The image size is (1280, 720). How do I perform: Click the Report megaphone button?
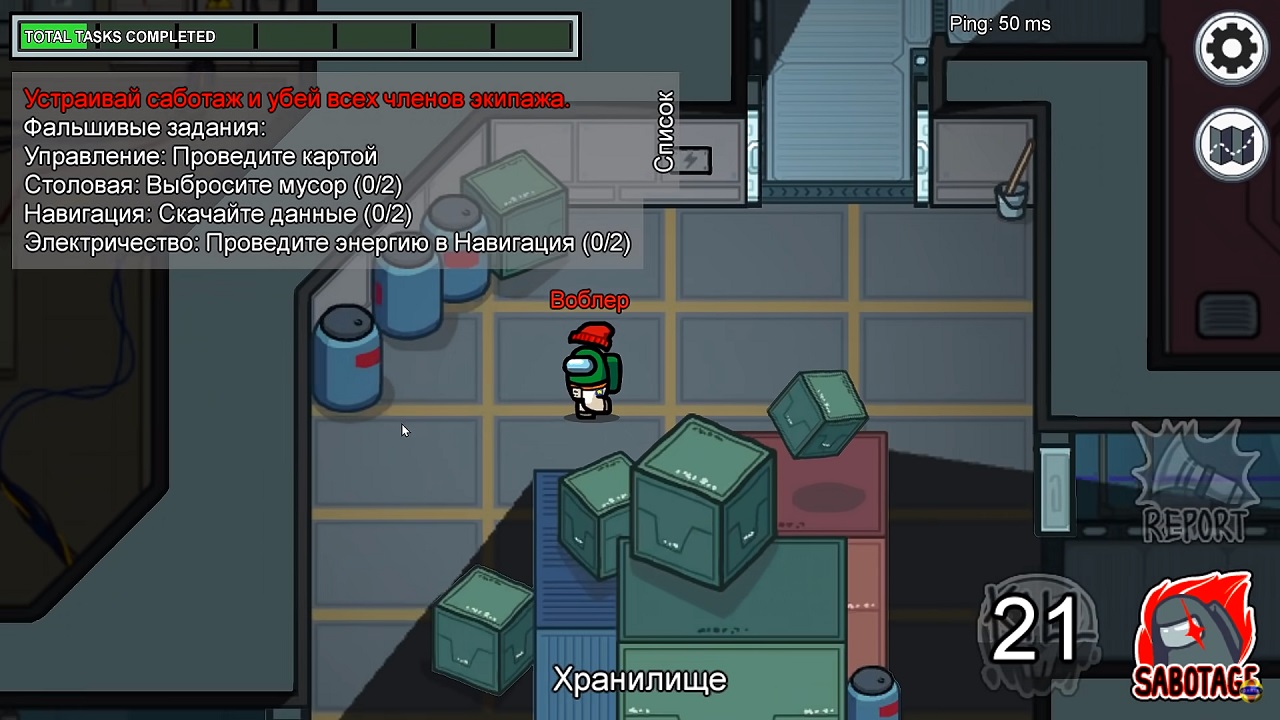(x=1195, y=482)
